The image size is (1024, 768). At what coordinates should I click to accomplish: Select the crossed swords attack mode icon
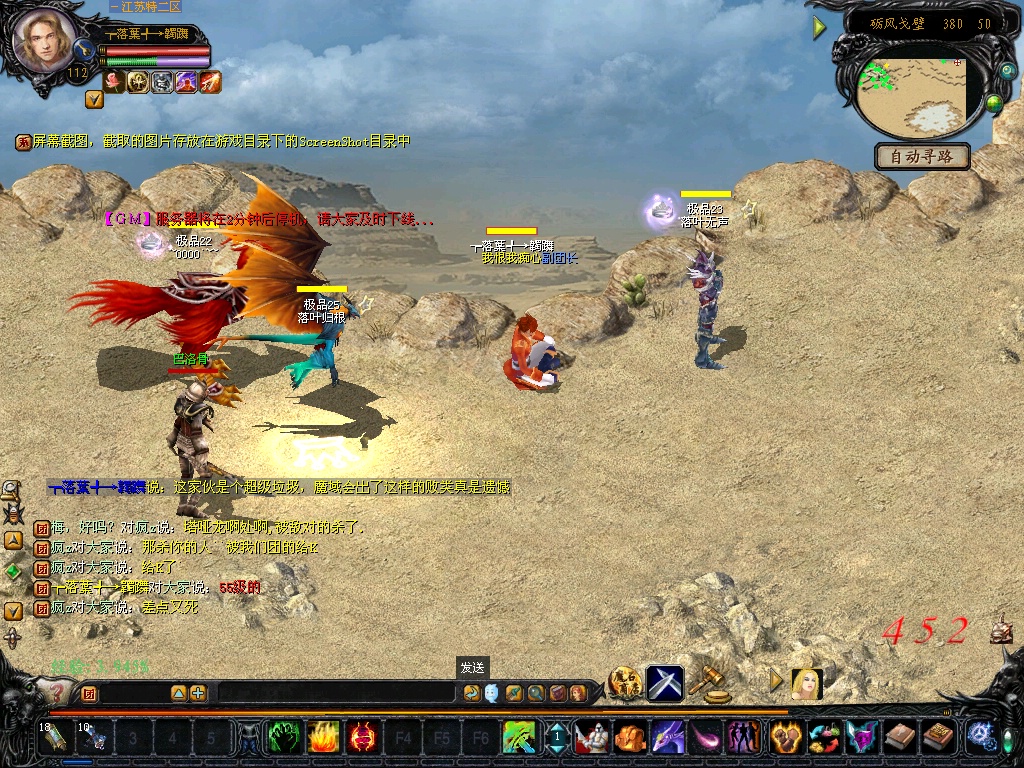pyautogui.click(x=664, y=682)
